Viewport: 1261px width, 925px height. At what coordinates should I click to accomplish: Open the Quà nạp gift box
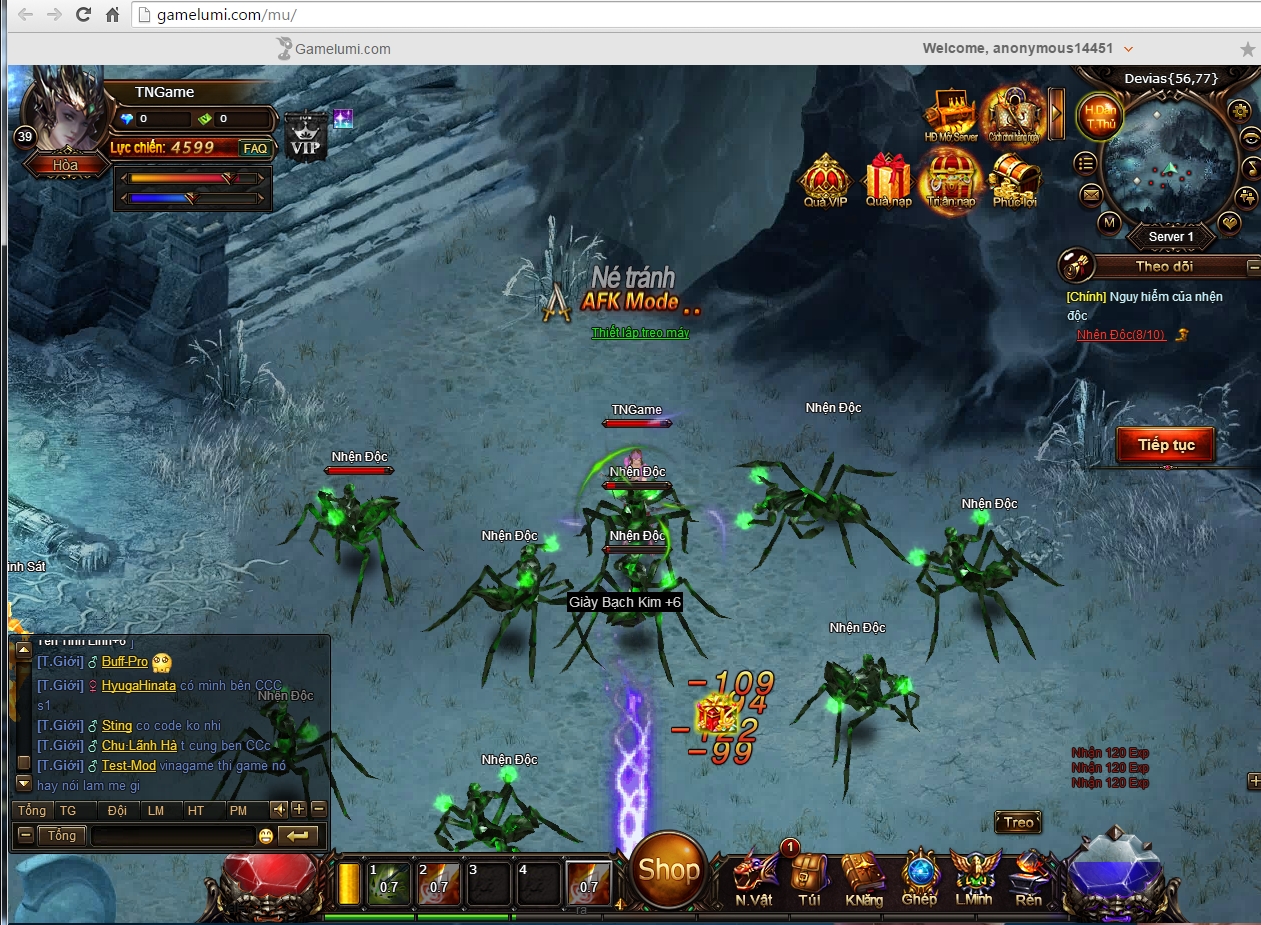(x=888, y=180)
